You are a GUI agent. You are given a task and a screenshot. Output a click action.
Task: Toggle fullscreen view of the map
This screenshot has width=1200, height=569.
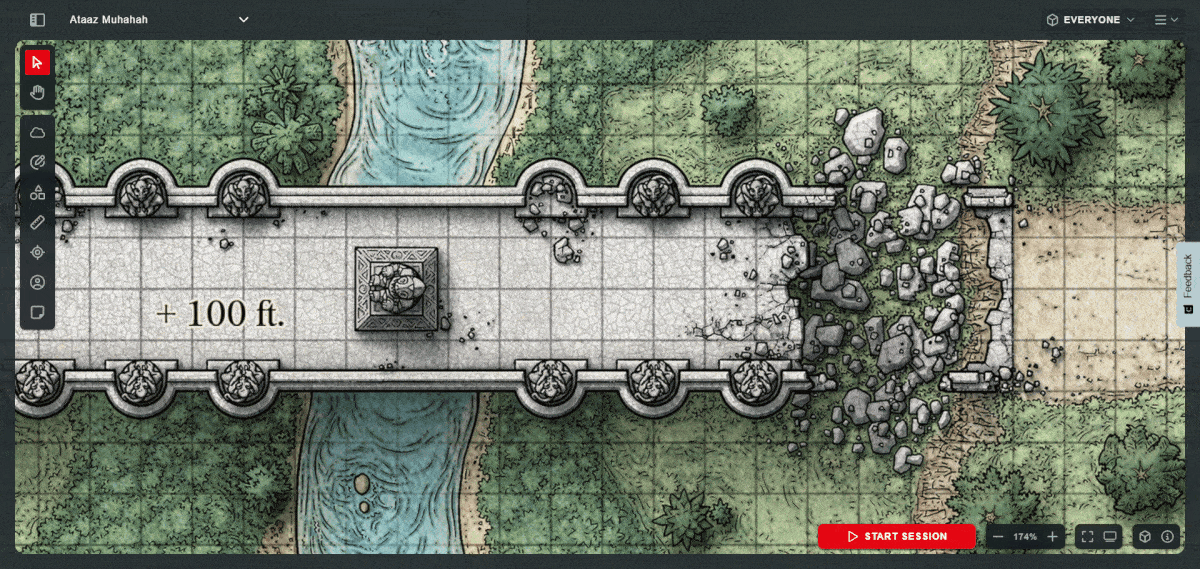pos(1087,537)
